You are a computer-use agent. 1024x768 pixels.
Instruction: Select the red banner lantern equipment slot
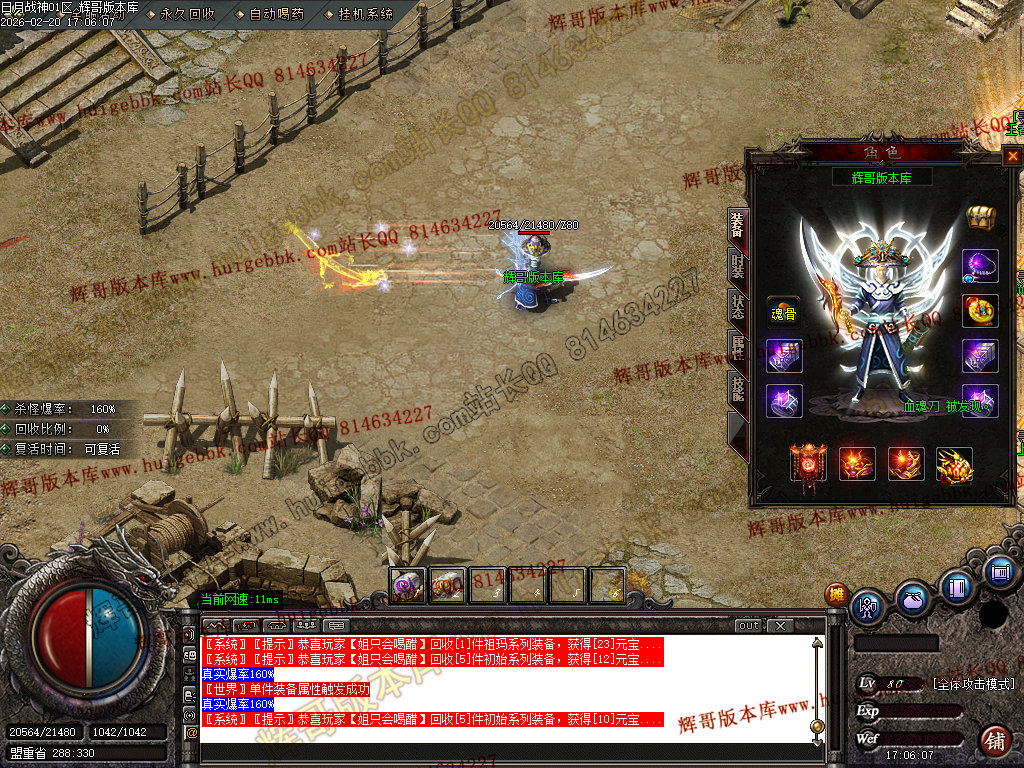tap(808, 464)
